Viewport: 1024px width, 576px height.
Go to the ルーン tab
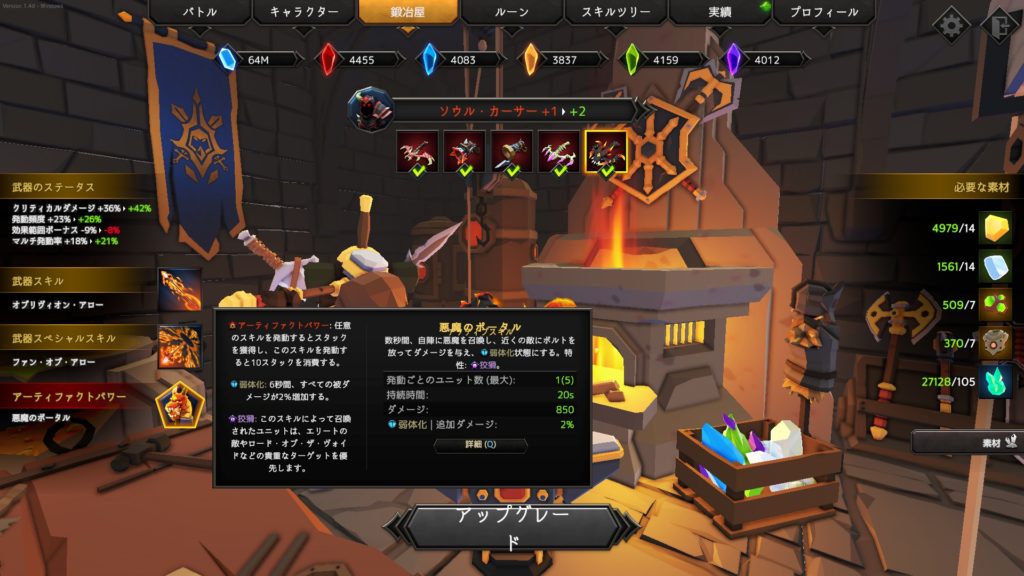(512, 13)
